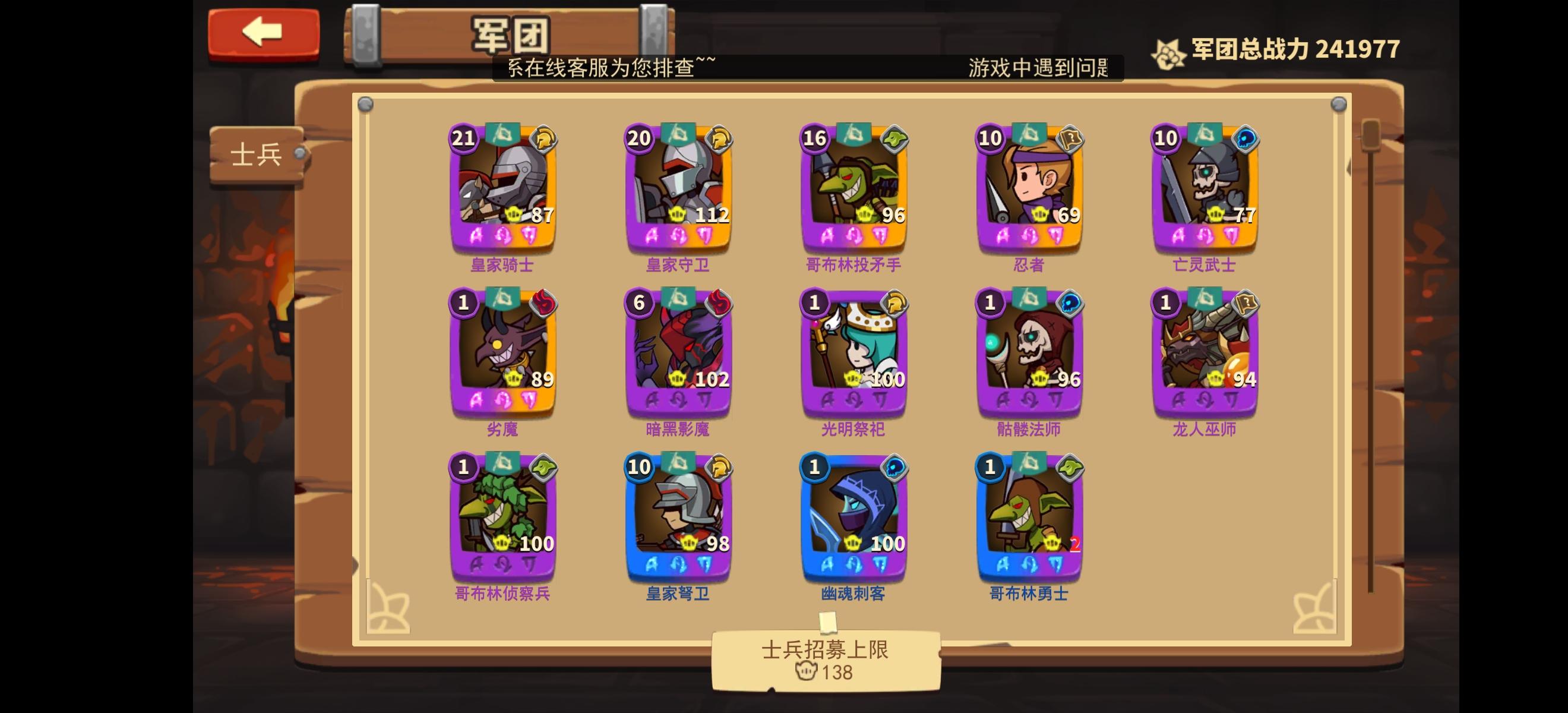Click the blue skull faction icon on 亡灵武士 card
This screenshot has width=1568, height=713.
pyautogui.click(x=1247, y=140)
